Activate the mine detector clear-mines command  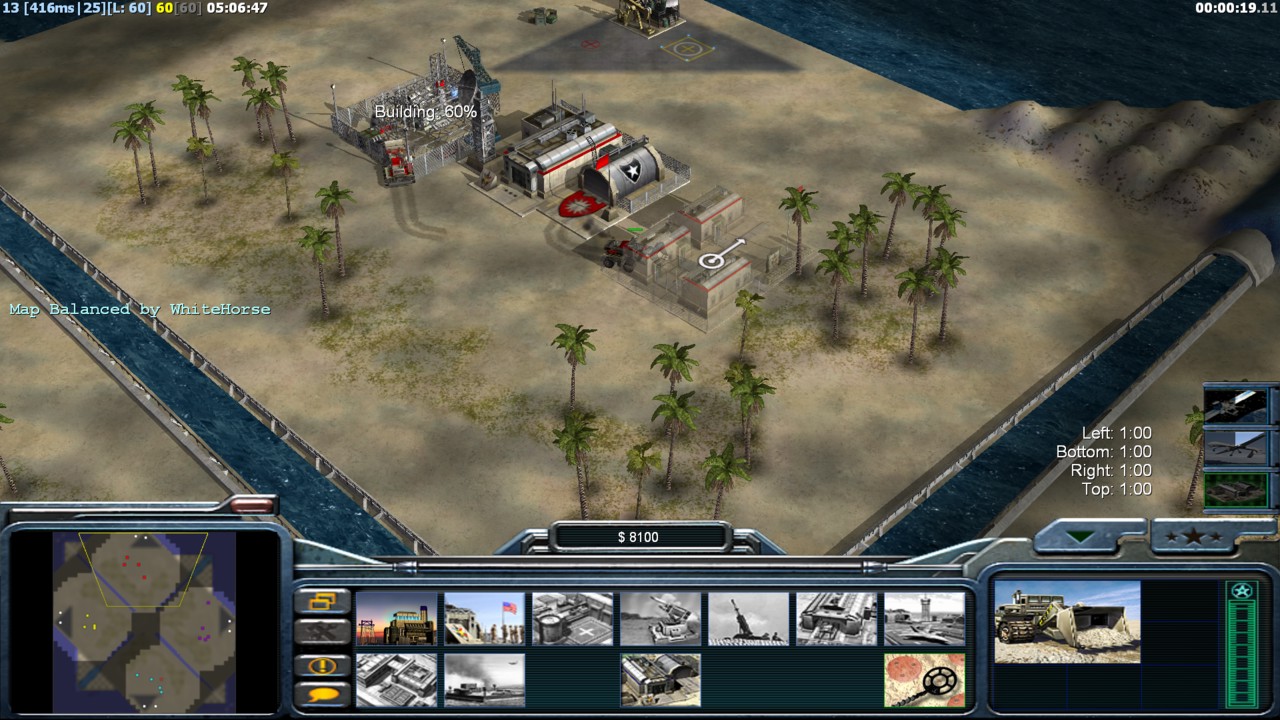[x=925, y=680]
